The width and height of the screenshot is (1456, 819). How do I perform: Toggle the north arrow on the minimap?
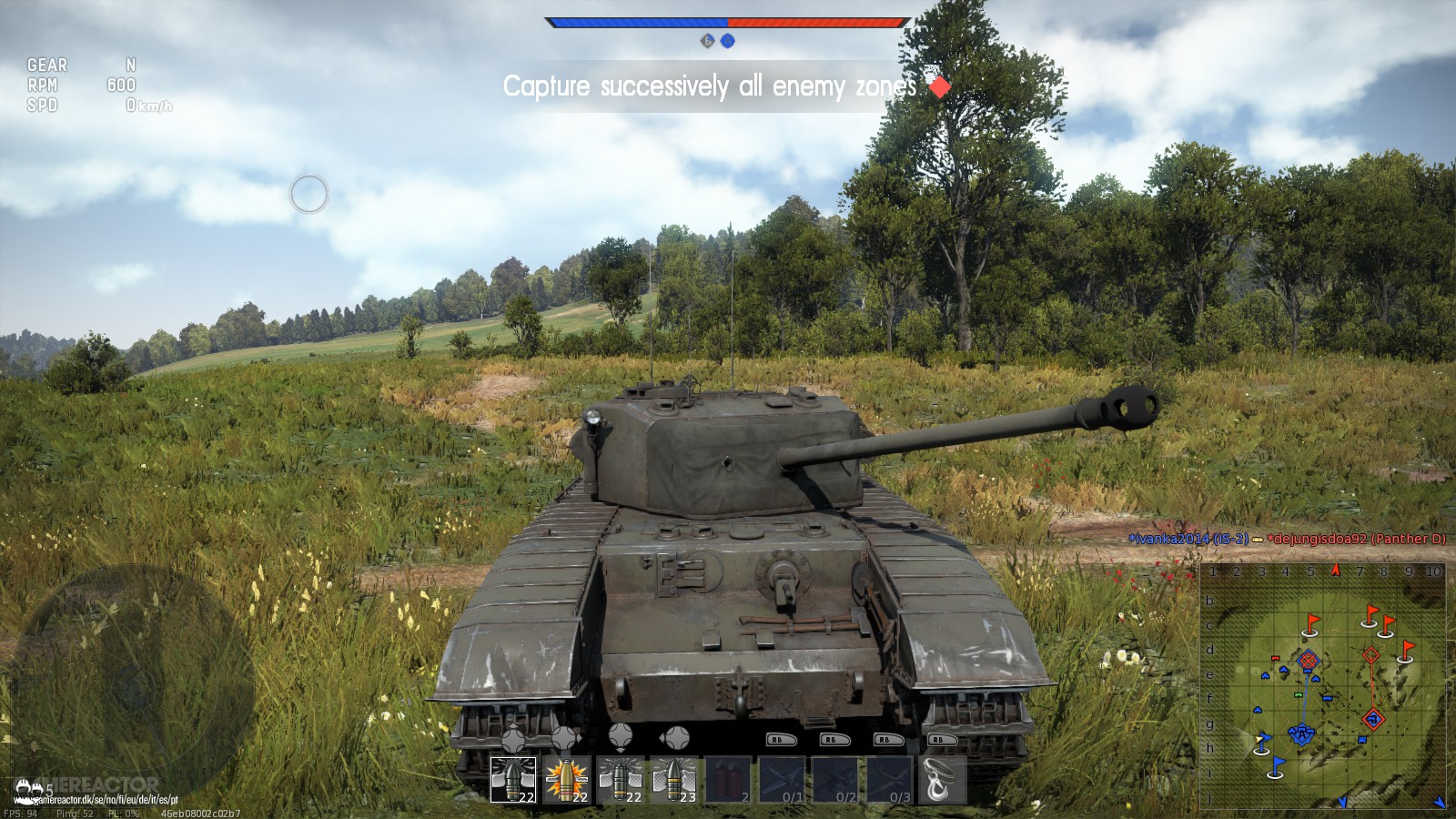pos(1335,570)
